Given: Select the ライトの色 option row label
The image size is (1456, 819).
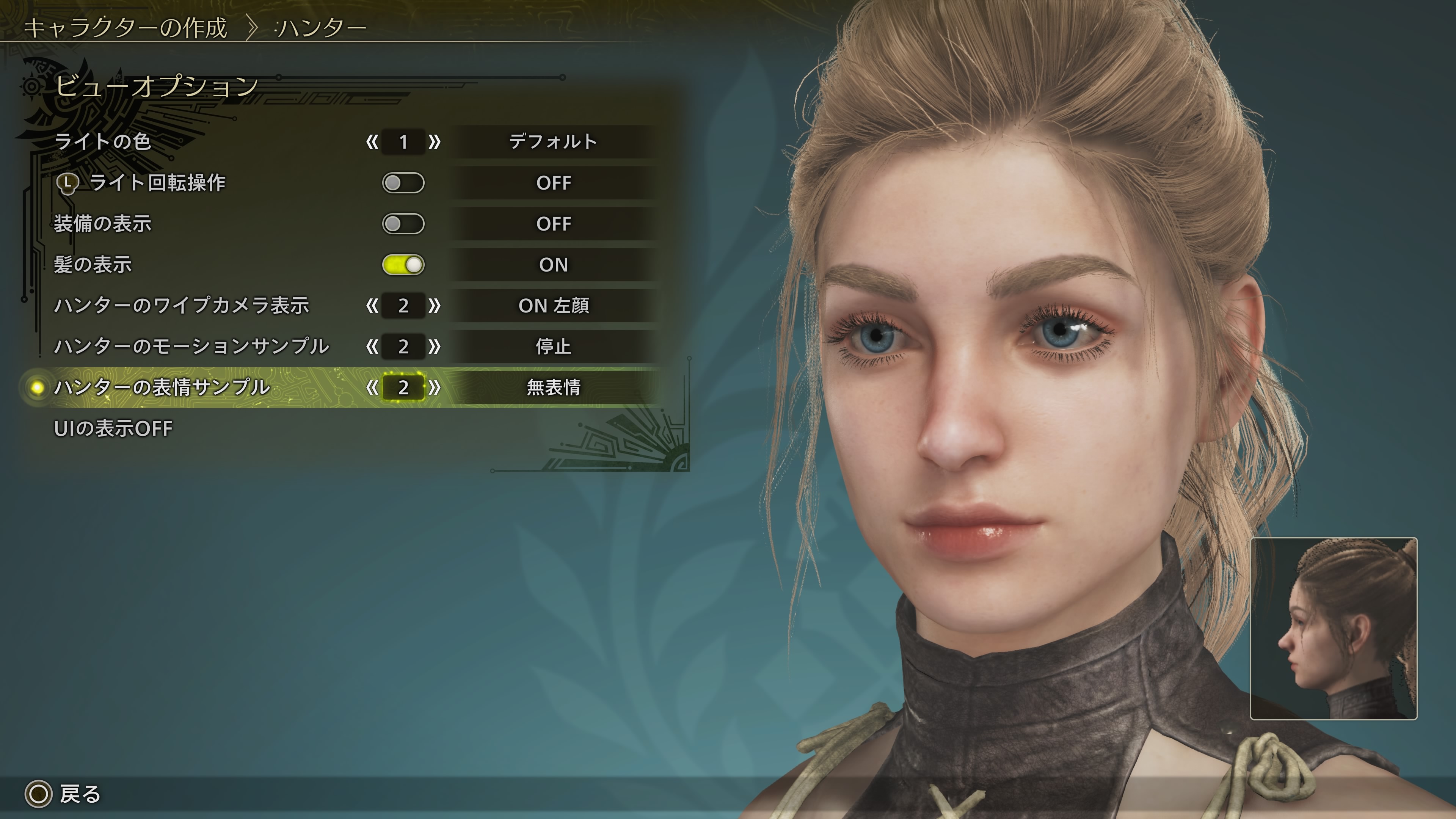Looking at the screenshot, I should click(x=103, y=141).
